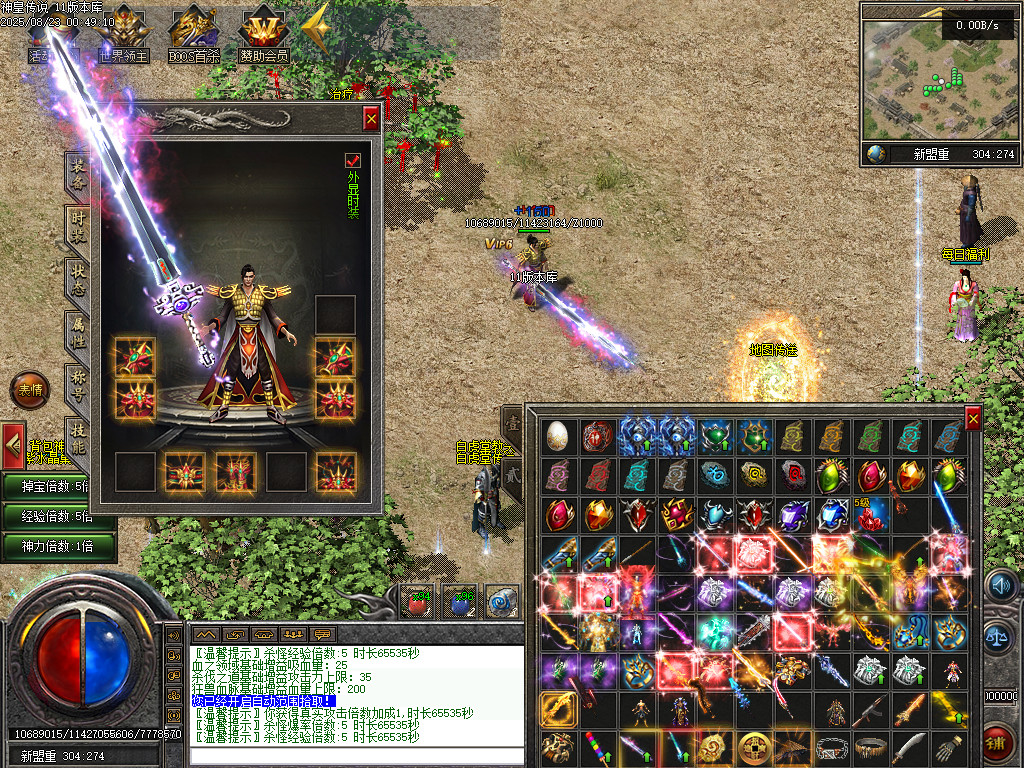Select the white egg inventory item
1024x768 pixels.
point(557,436)
